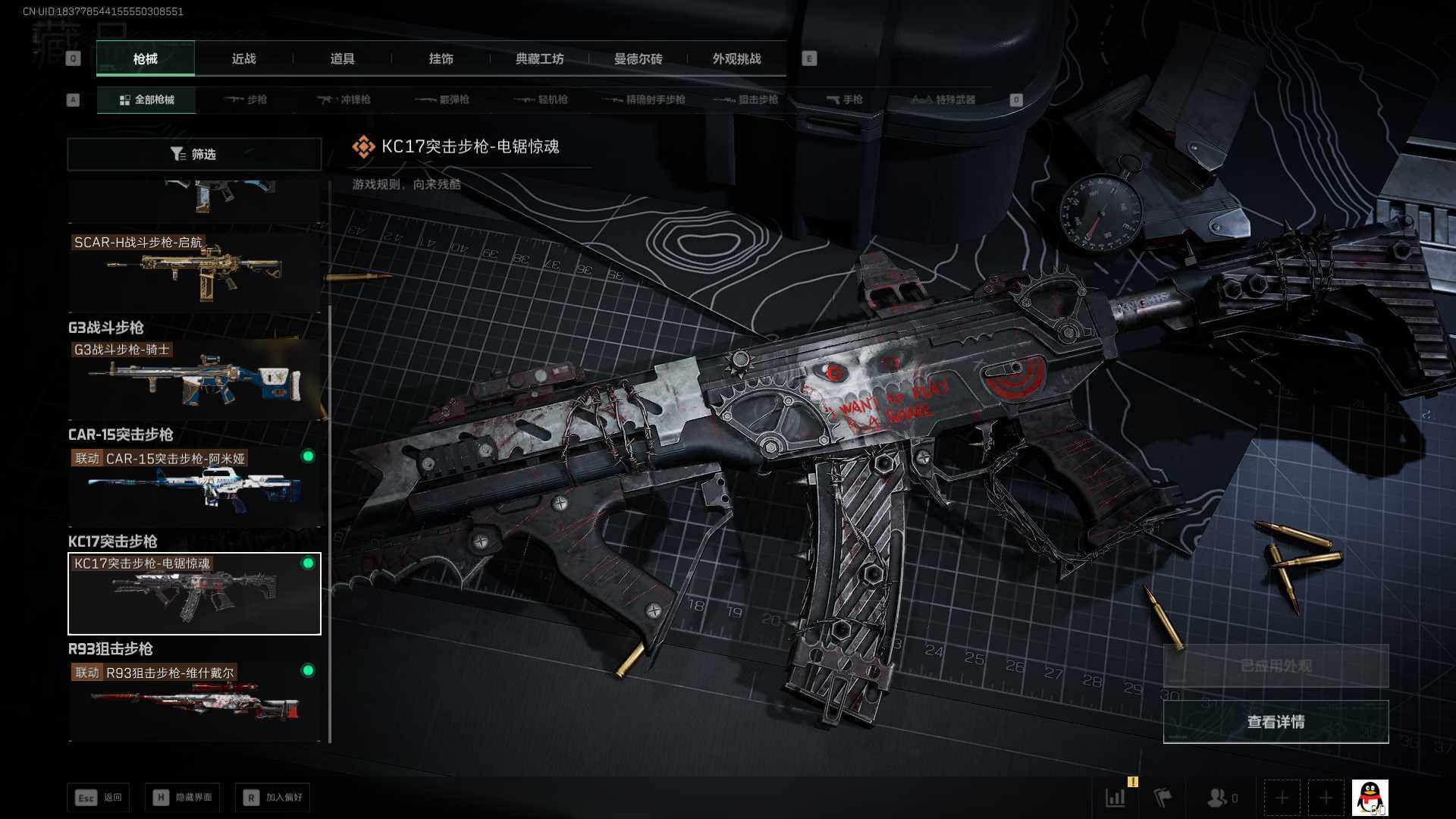Select the 挂饰 charms tab
This screenshot has width=1456, height=819.
[441, 58]
